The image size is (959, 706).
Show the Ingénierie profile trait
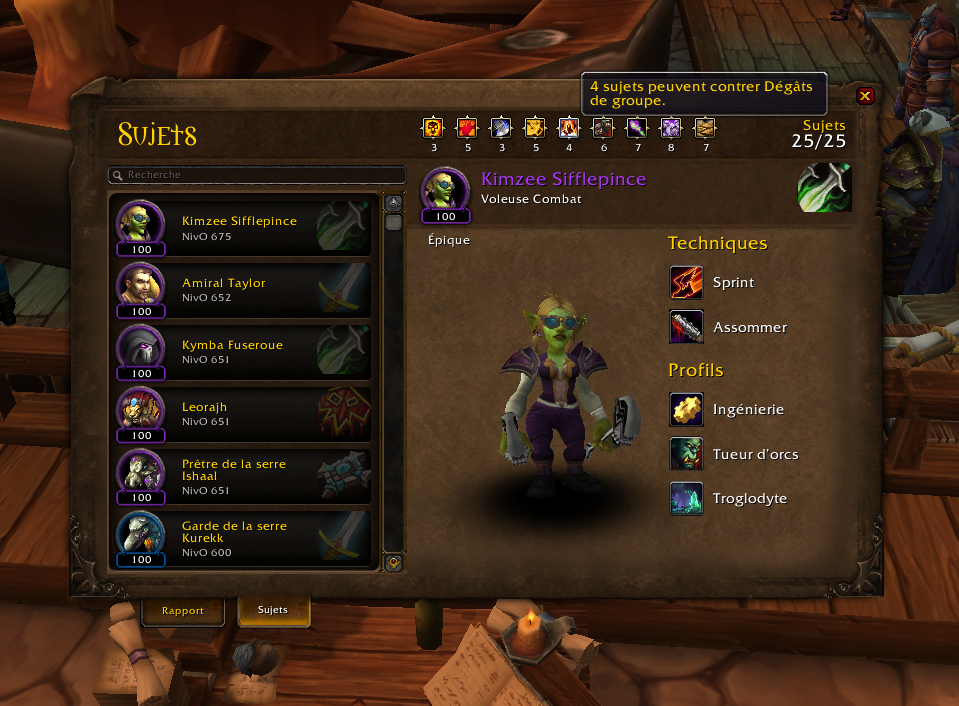point(686,410)
